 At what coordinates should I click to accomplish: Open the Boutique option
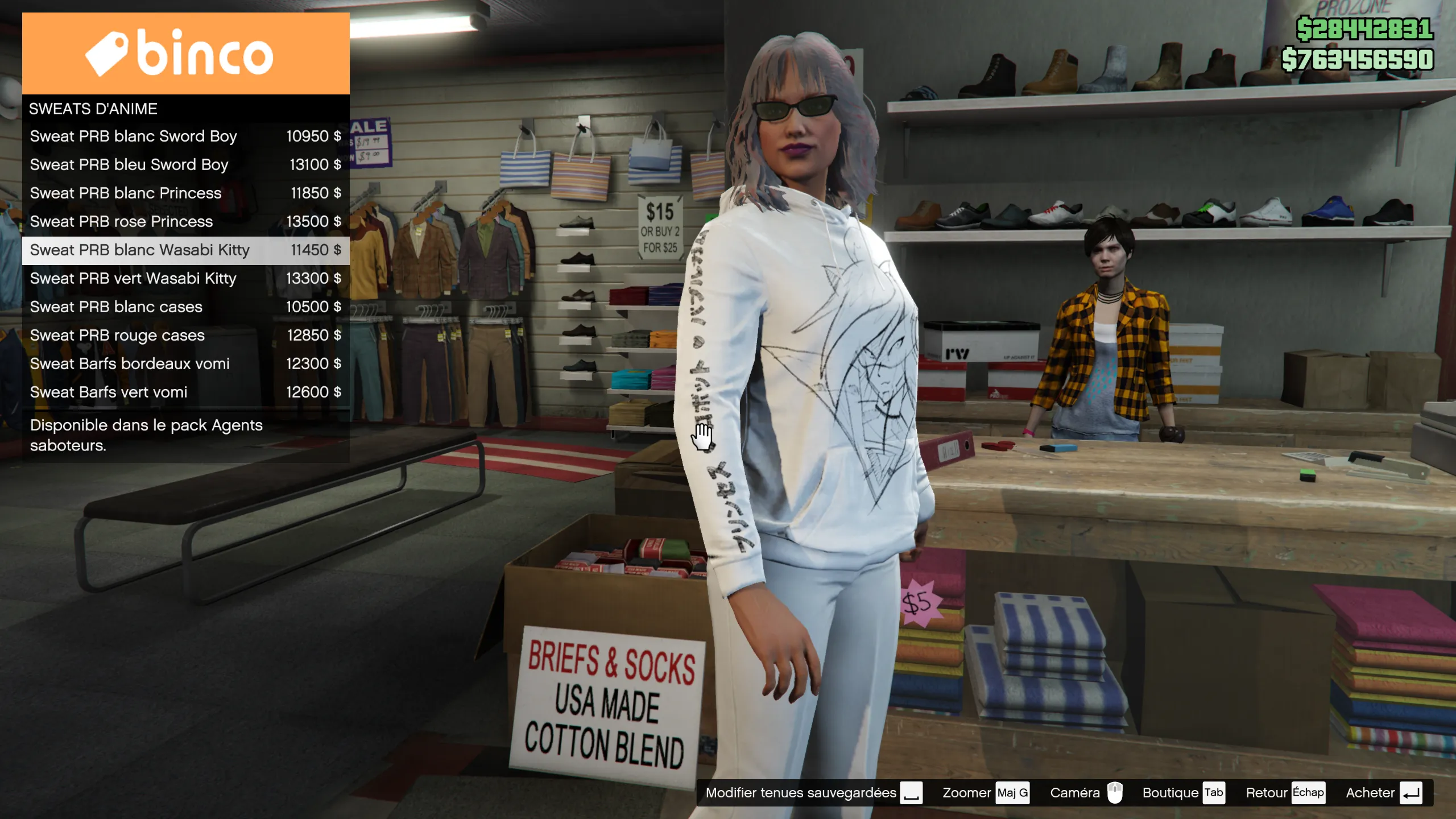(x=1183, y=793)
